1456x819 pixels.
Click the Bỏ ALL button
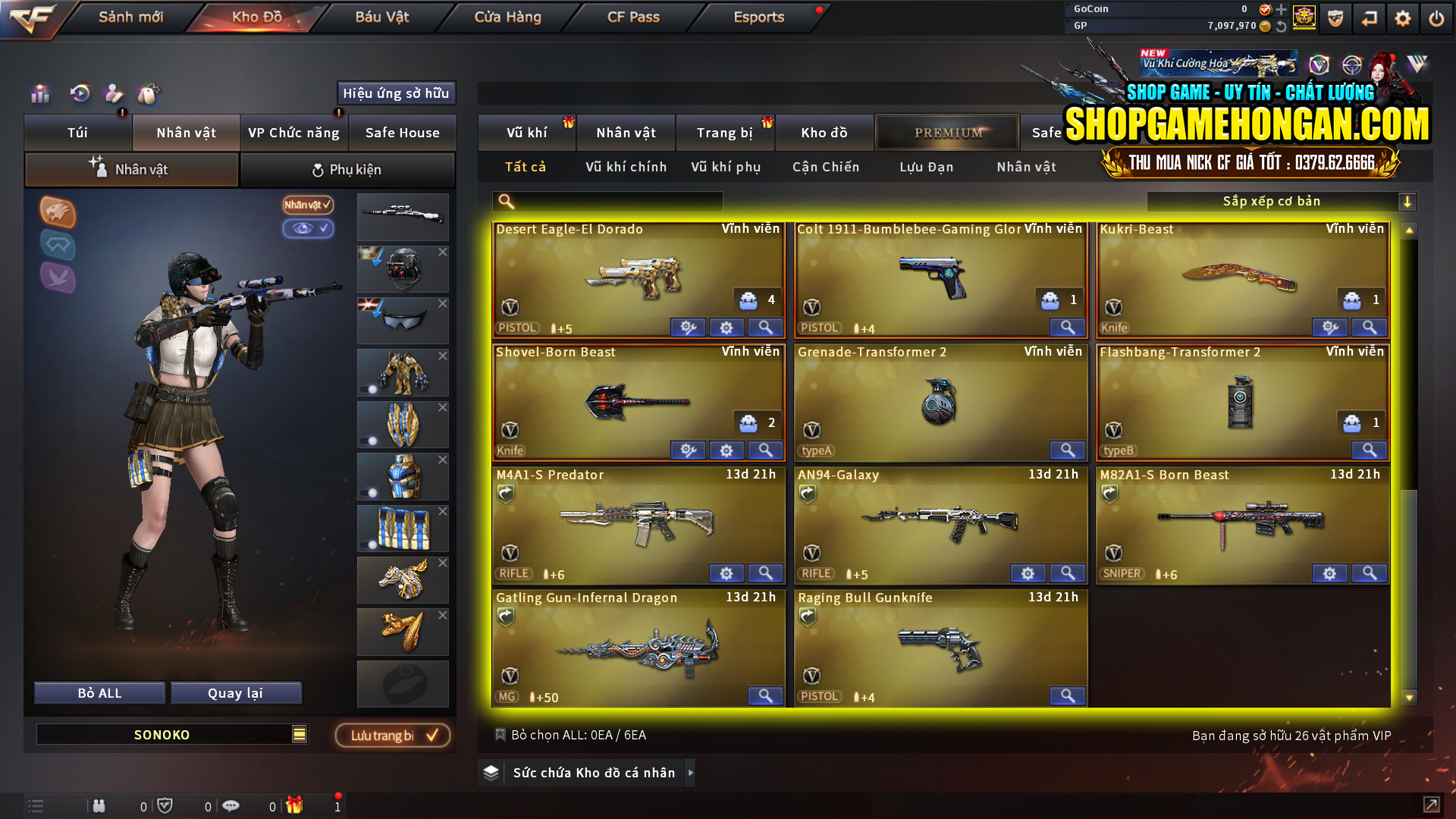[99, 692]
